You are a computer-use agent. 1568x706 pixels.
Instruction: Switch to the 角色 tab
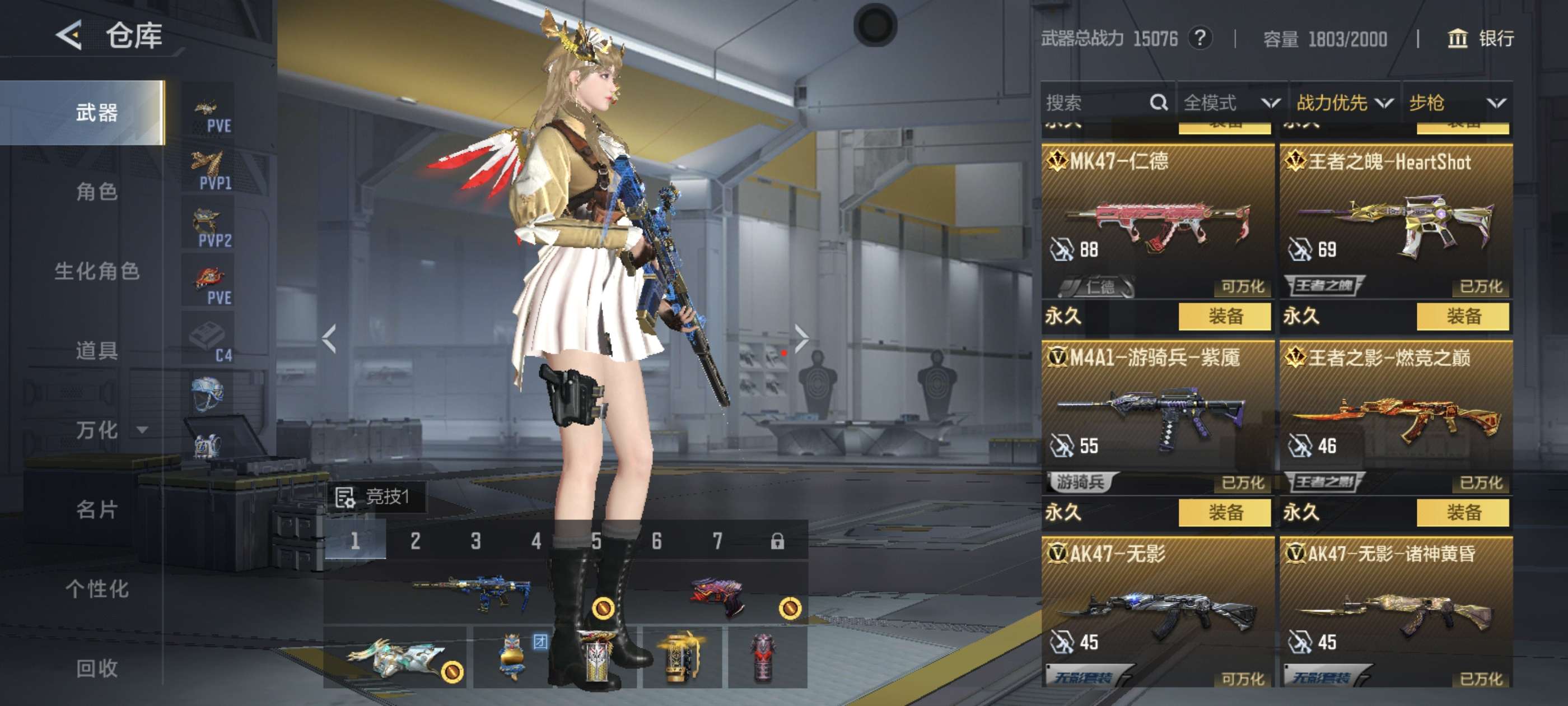pyautogui.click(x=96, y=192)
